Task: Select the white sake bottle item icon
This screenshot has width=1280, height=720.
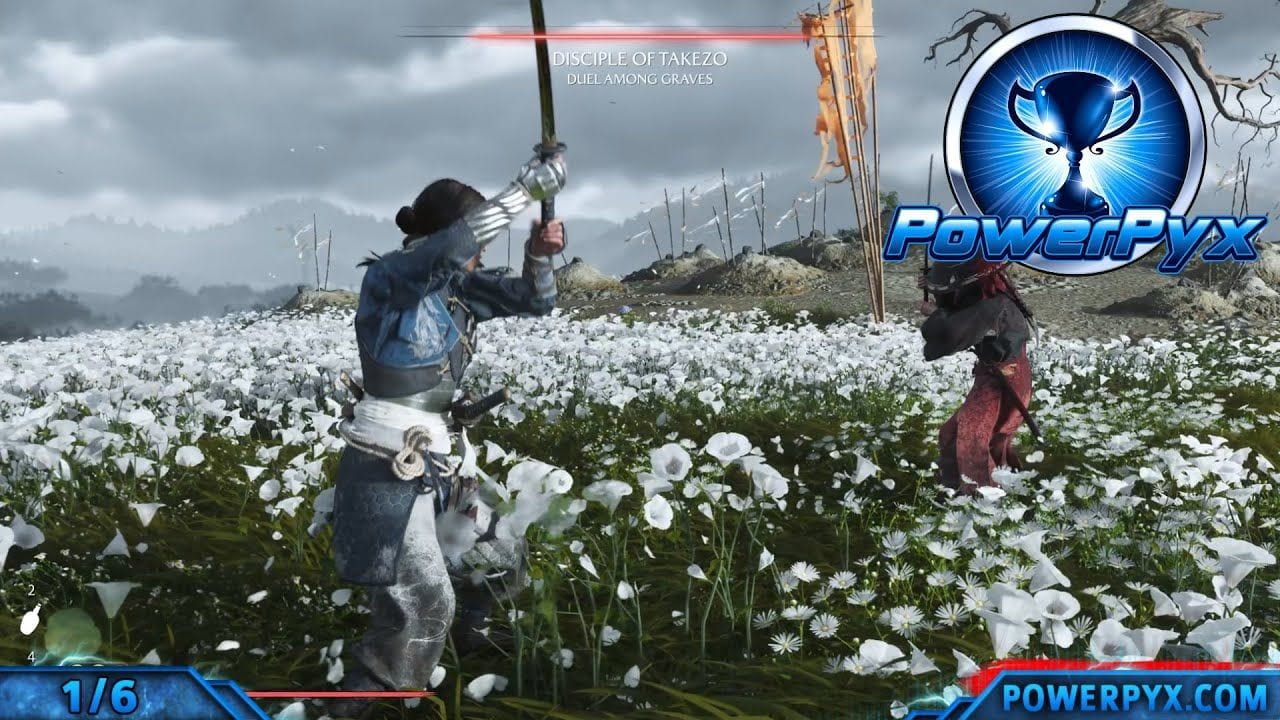Action: [x=30, y=621]
